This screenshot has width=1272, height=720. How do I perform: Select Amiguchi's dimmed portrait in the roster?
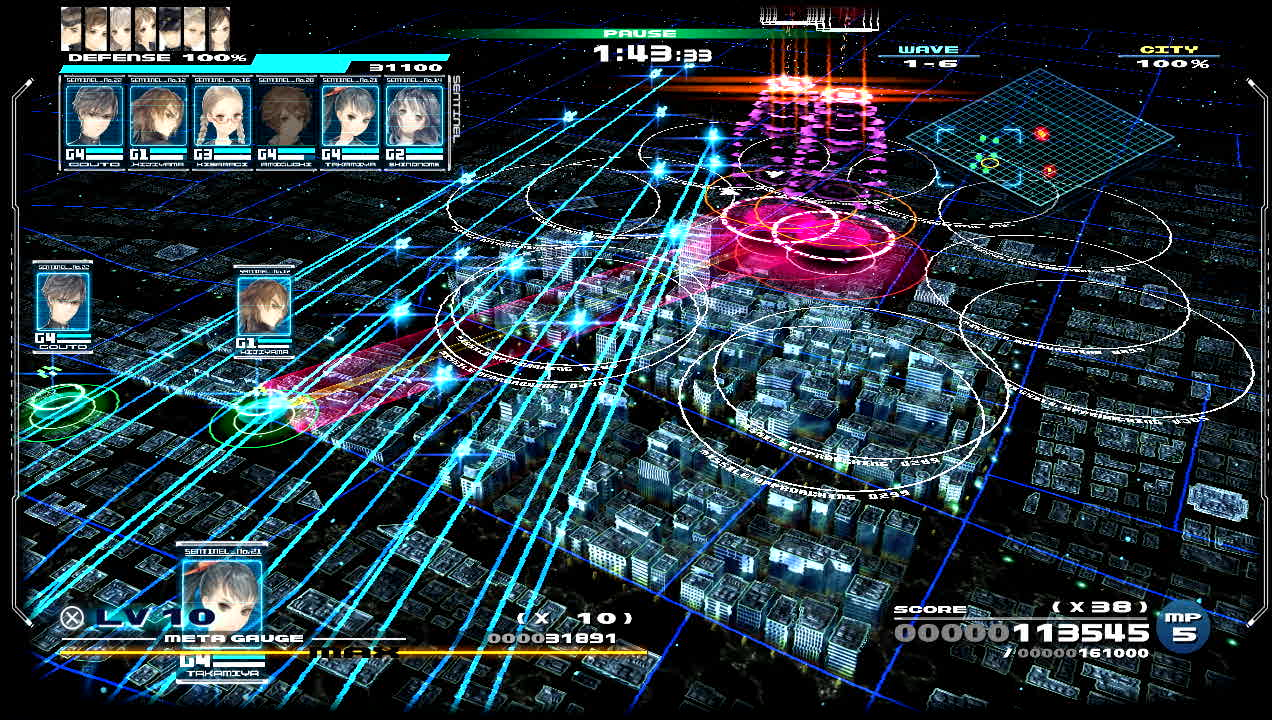tap(286, 116)
